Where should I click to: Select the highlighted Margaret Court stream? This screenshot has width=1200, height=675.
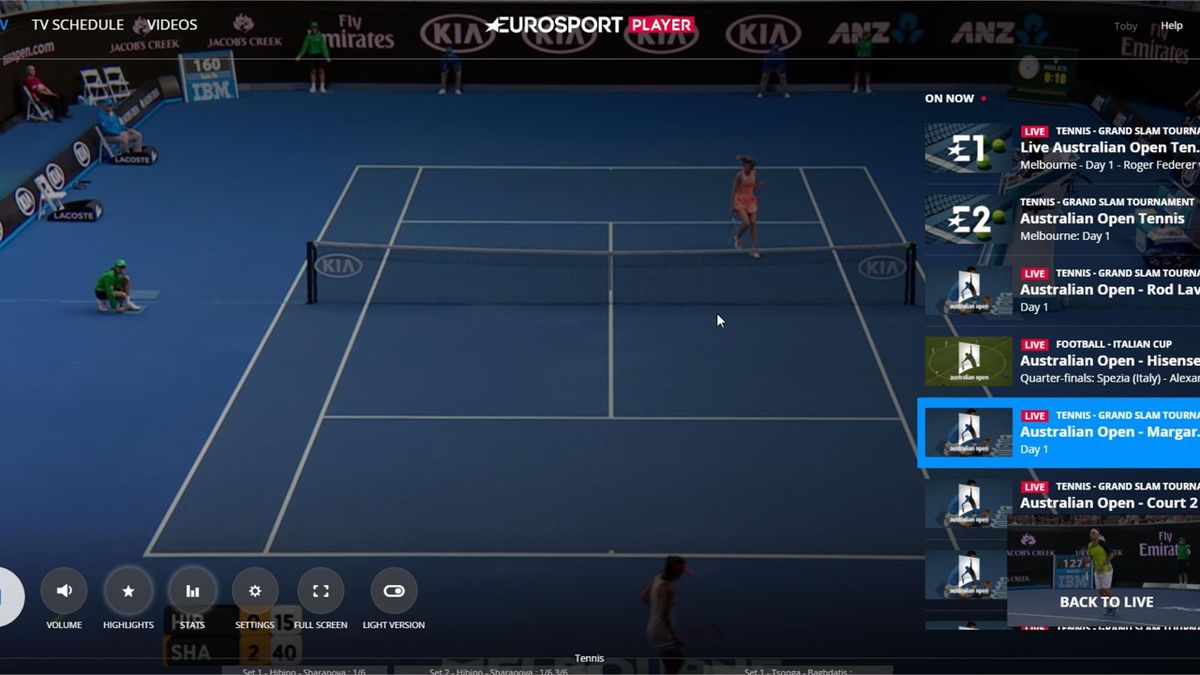tap(1060, 432)
